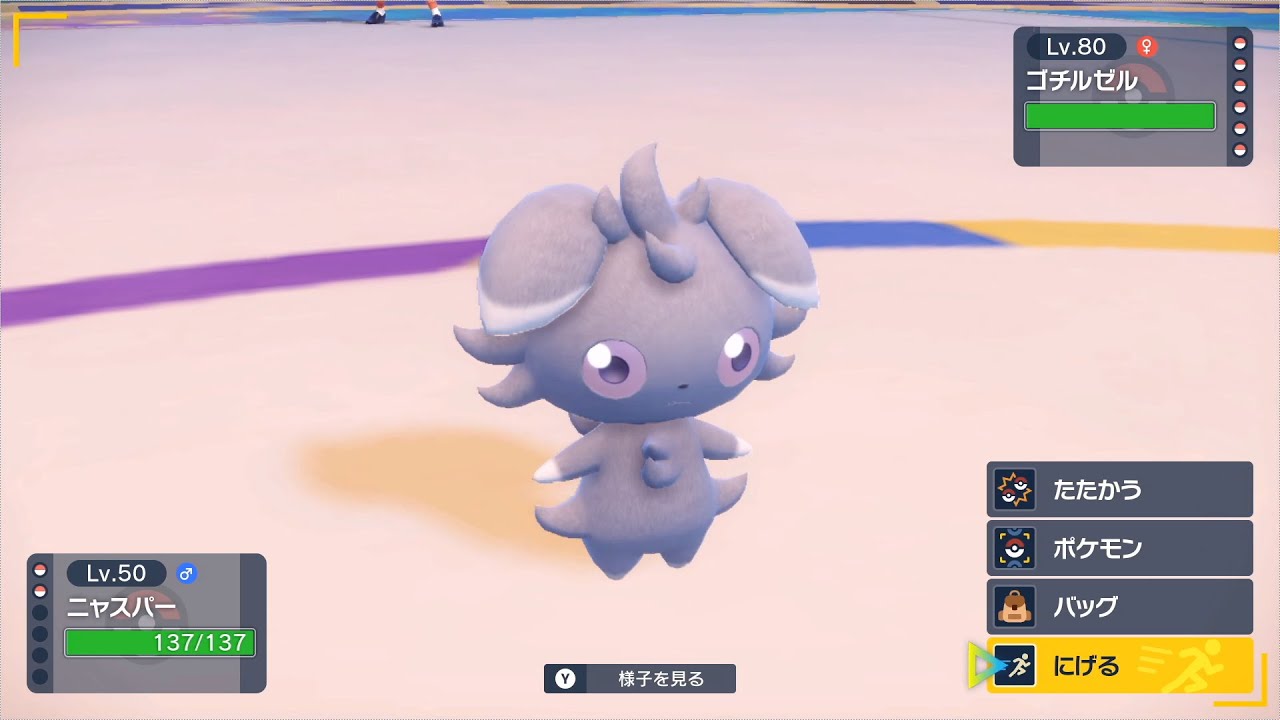Click the Poké Ball icon on ポケモン button

click(x=1012, y=547)
